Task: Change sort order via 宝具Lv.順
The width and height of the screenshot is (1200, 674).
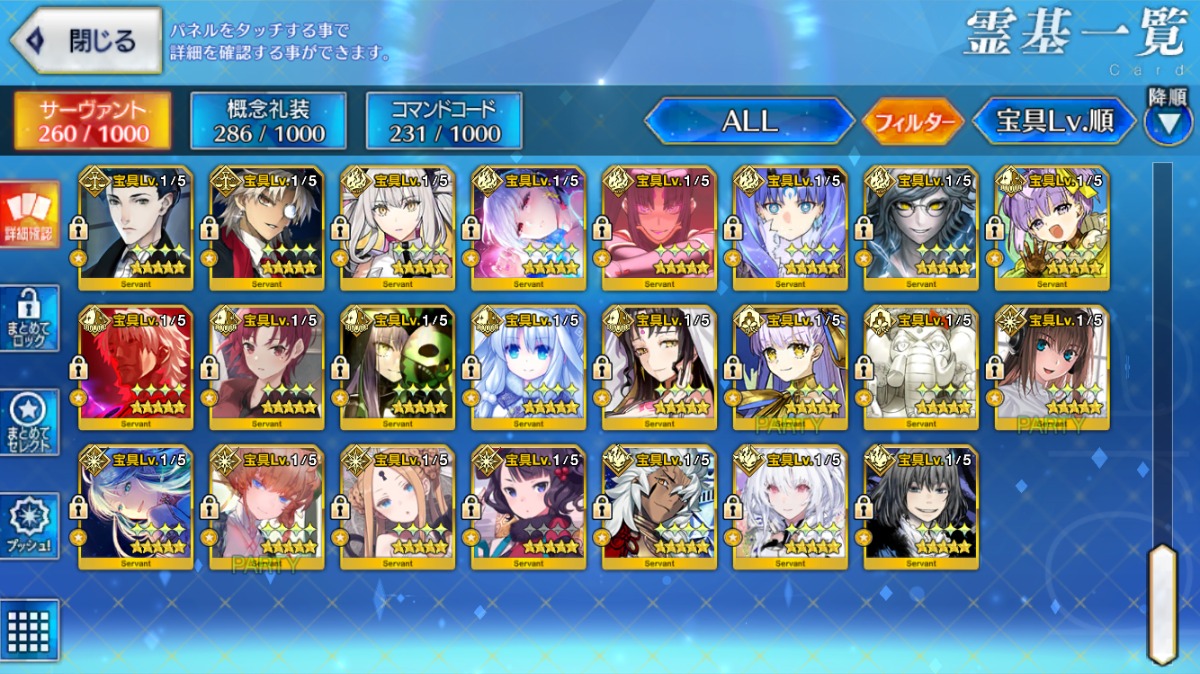Action: pyautogui.click(x=1055, y=122)
